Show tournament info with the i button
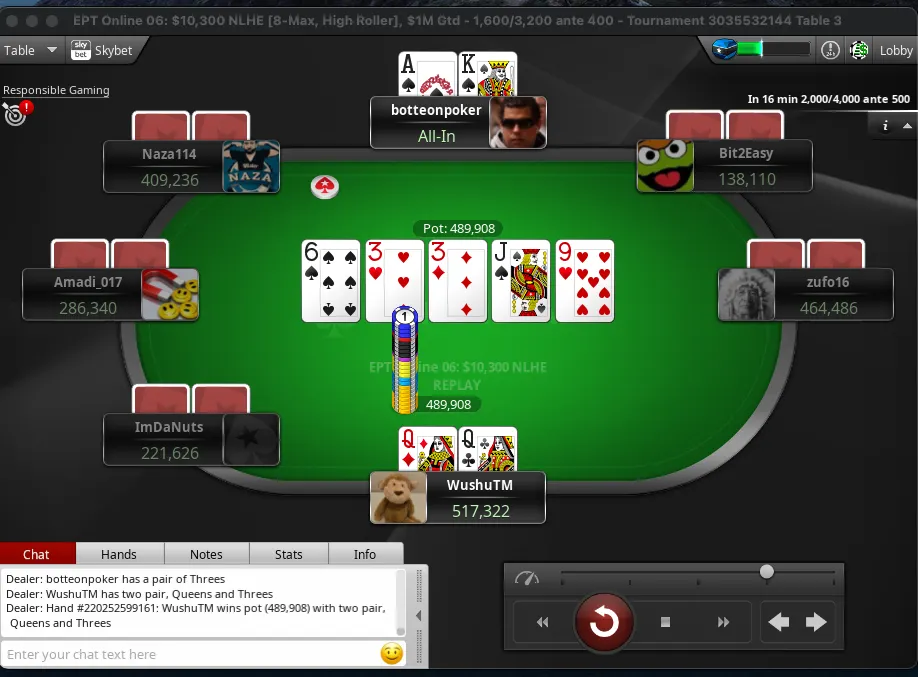 click(885, 126)
